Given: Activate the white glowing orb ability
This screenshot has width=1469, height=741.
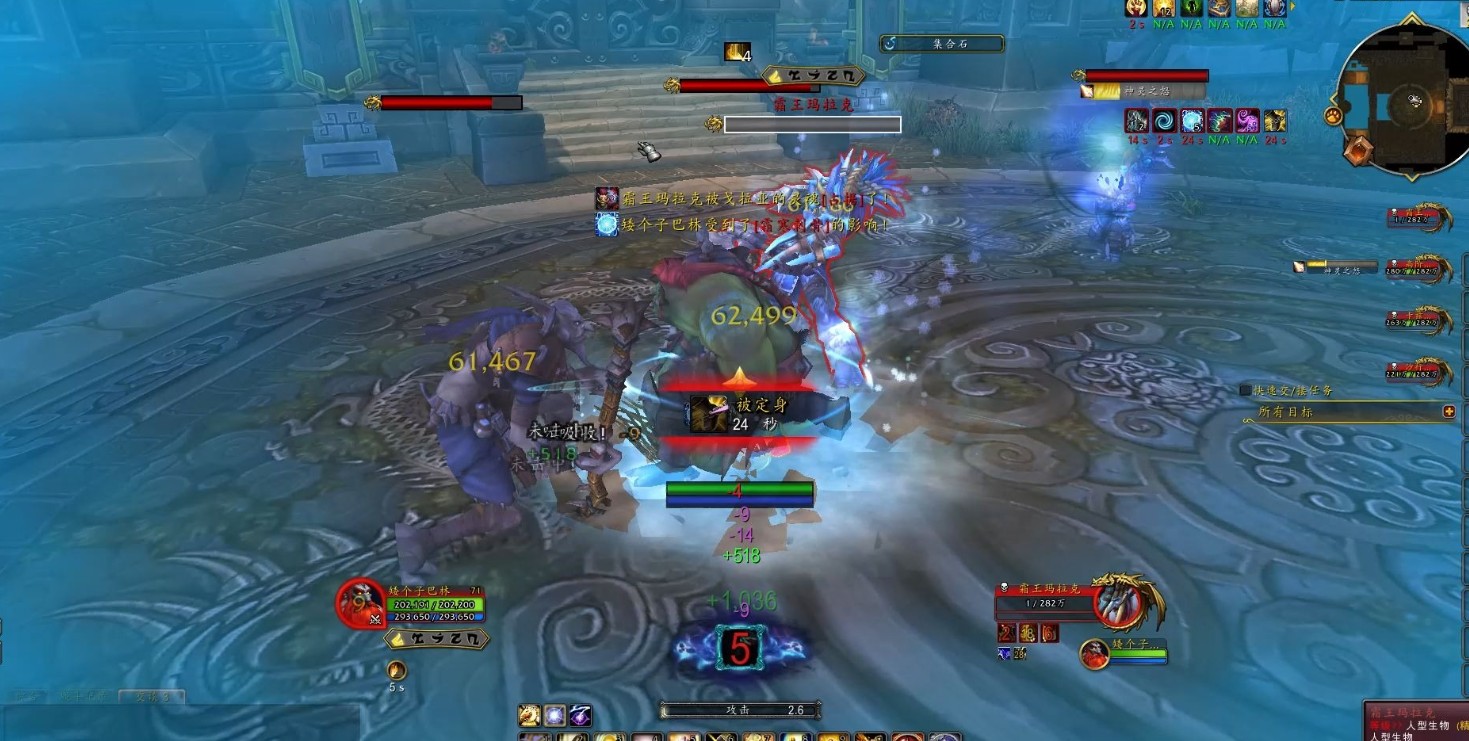Looking at the screenshot, I should (x=555, y=716).
